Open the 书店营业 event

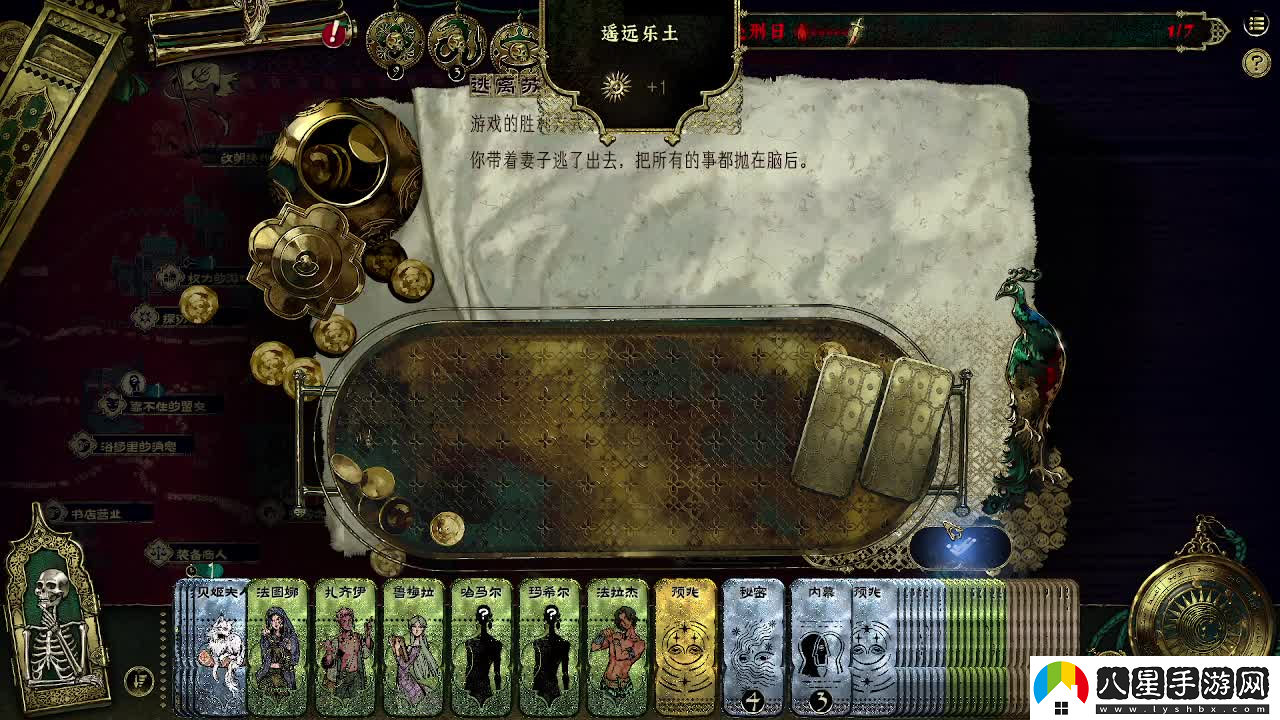[96, 514]
